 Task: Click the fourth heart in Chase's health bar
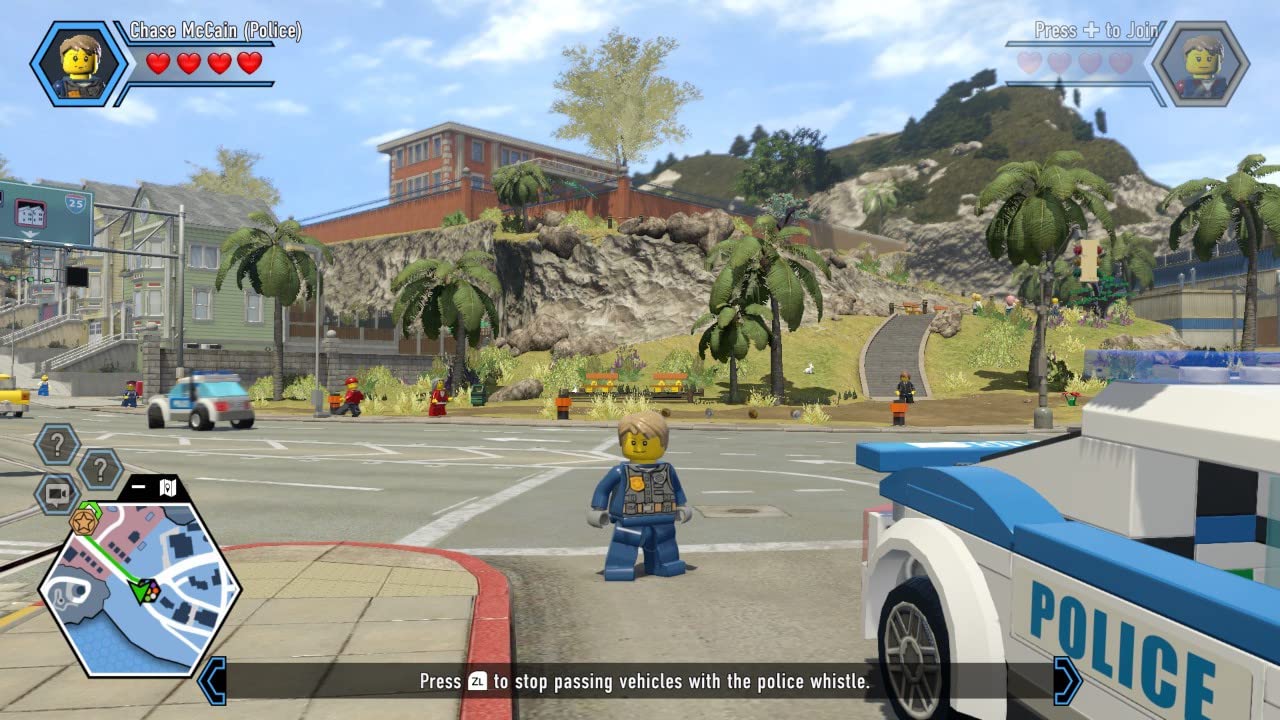[x=251, y=61]
